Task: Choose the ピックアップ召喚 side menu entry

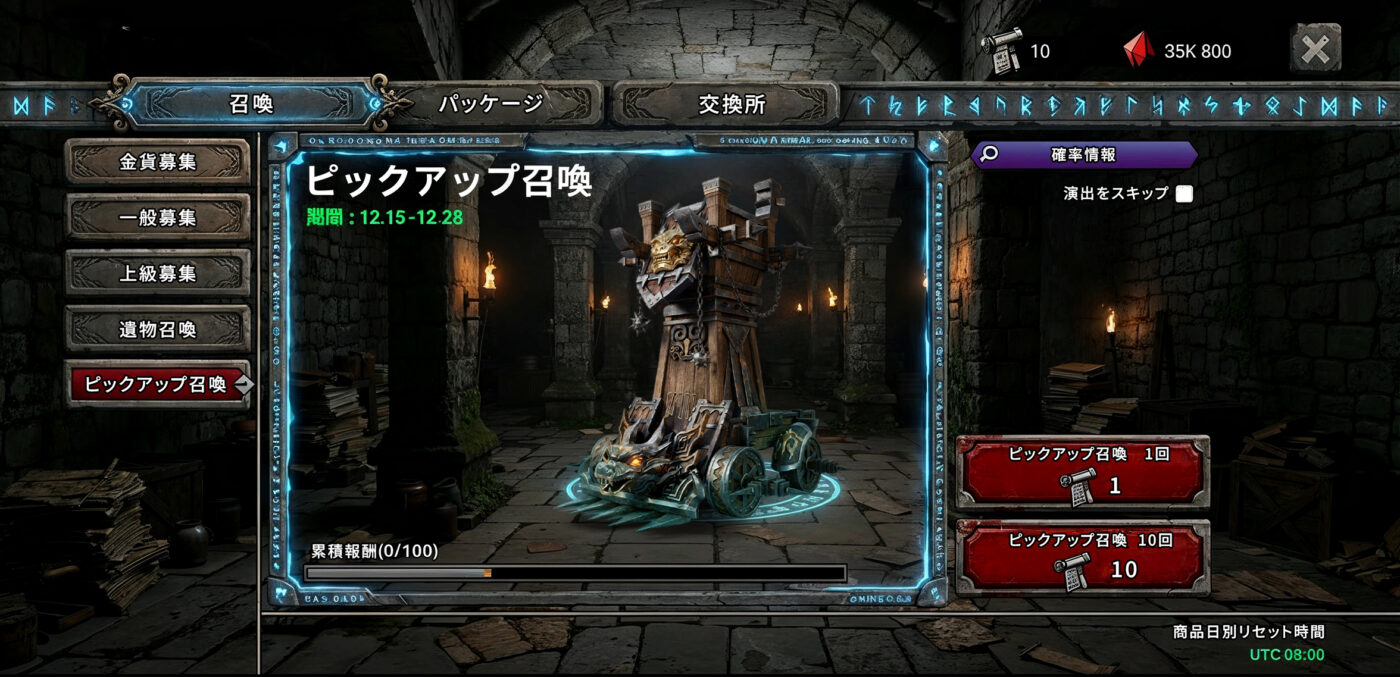Action: point(157,384)
